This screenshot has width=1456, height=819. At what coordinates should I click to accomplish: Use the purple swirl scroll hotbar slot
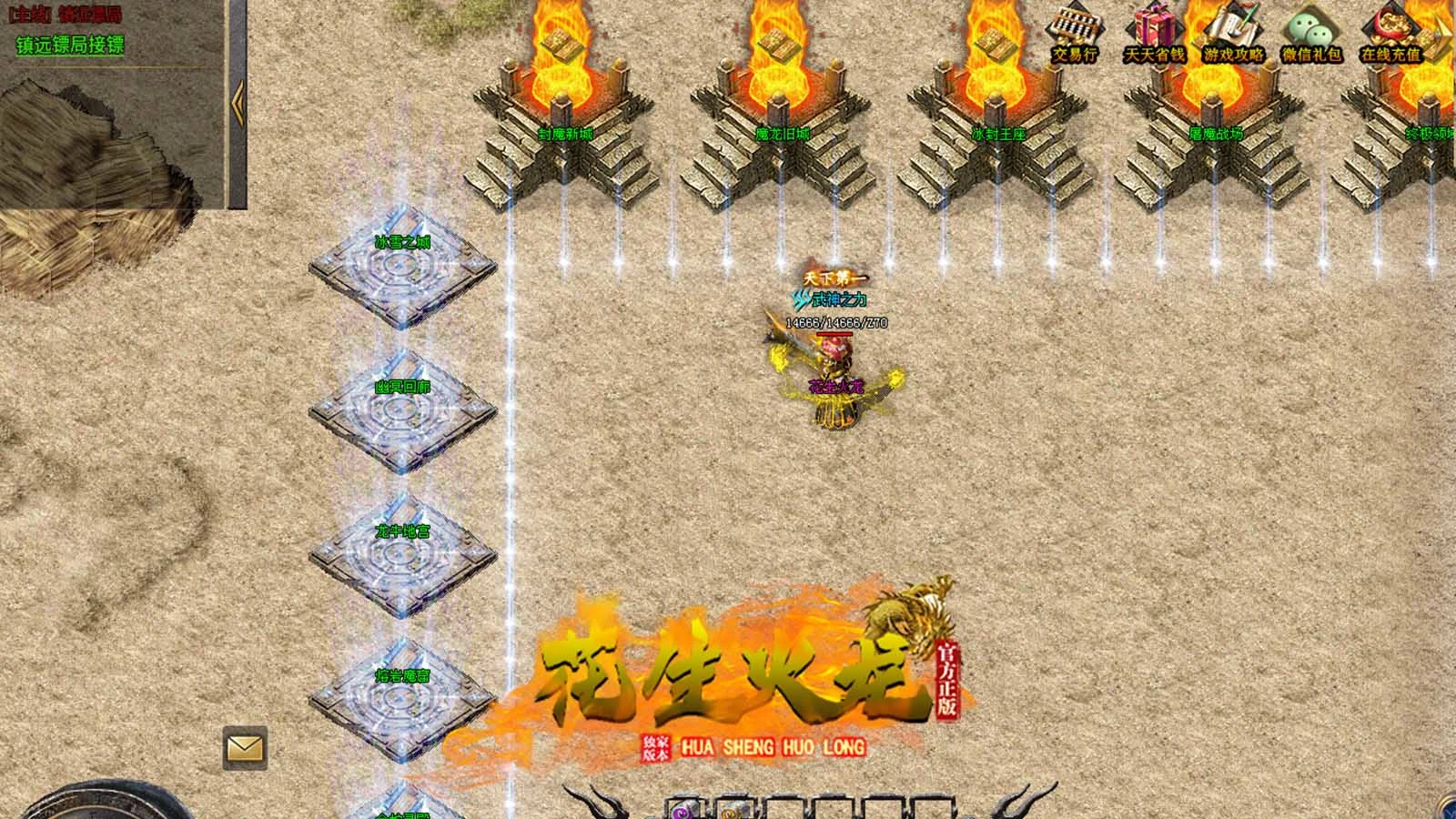click(685, 810)
